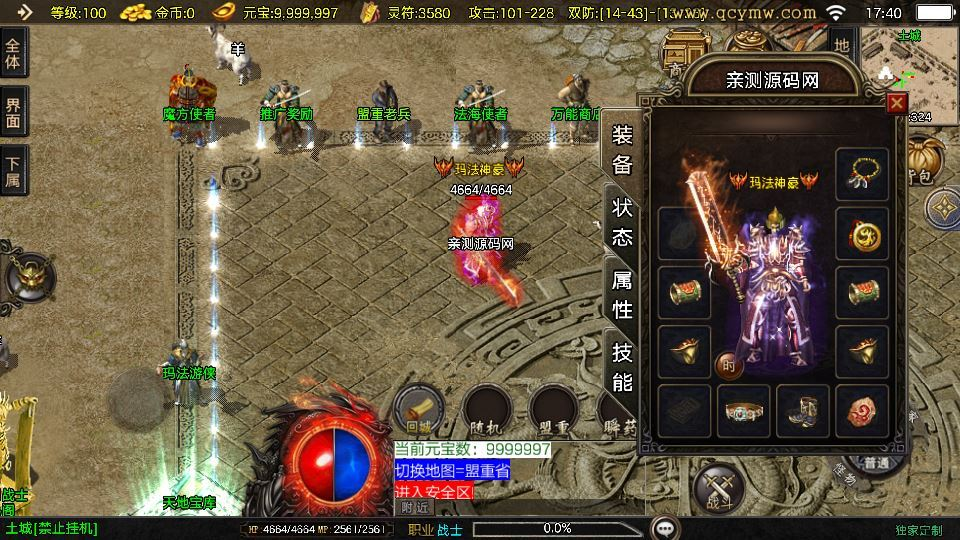Select the necklace equipment slot

coord(861,174)
